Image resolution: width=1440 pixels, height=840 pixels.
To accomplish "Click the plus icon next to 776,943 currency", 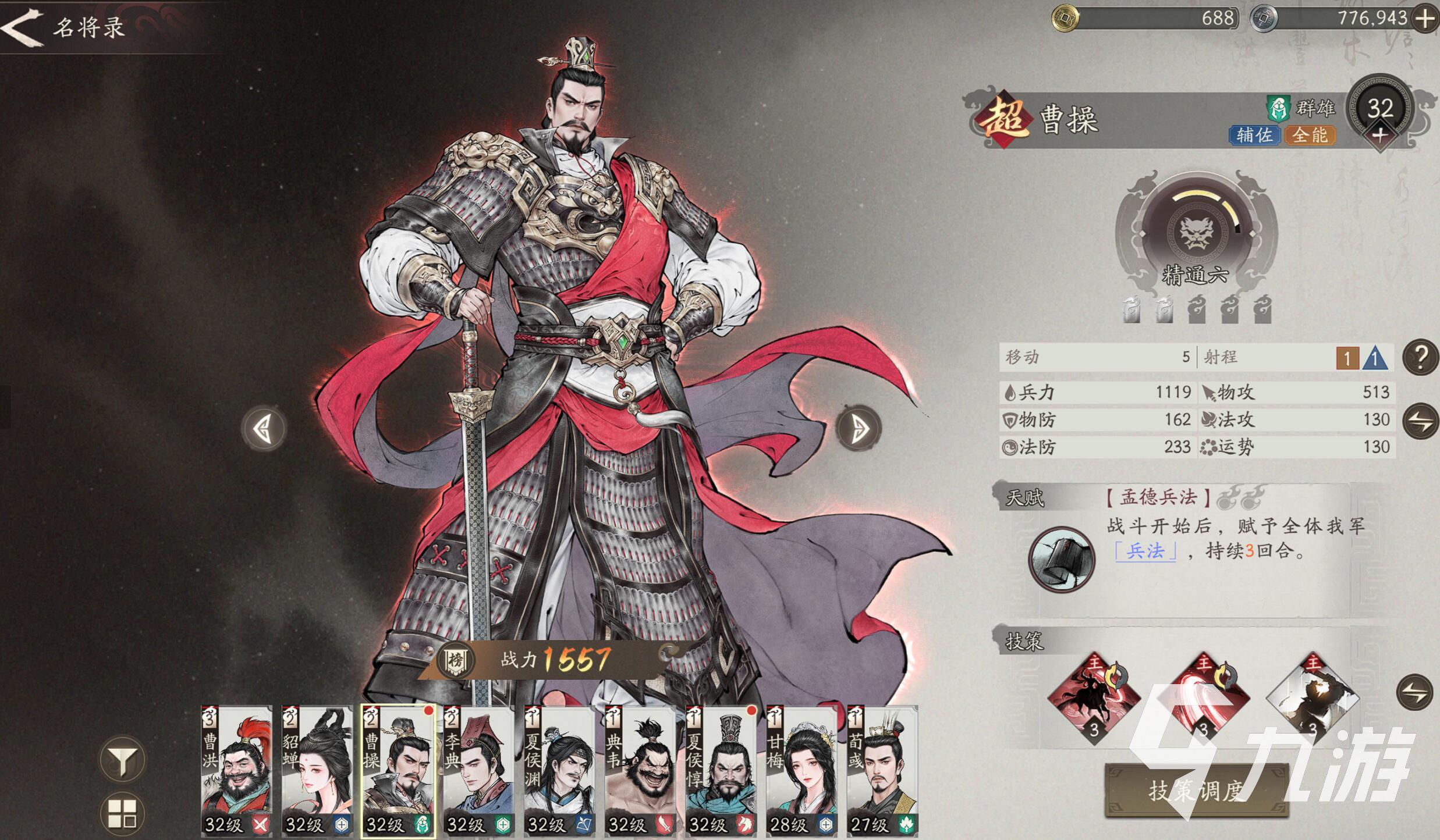I will click(x=1425, y=19).
